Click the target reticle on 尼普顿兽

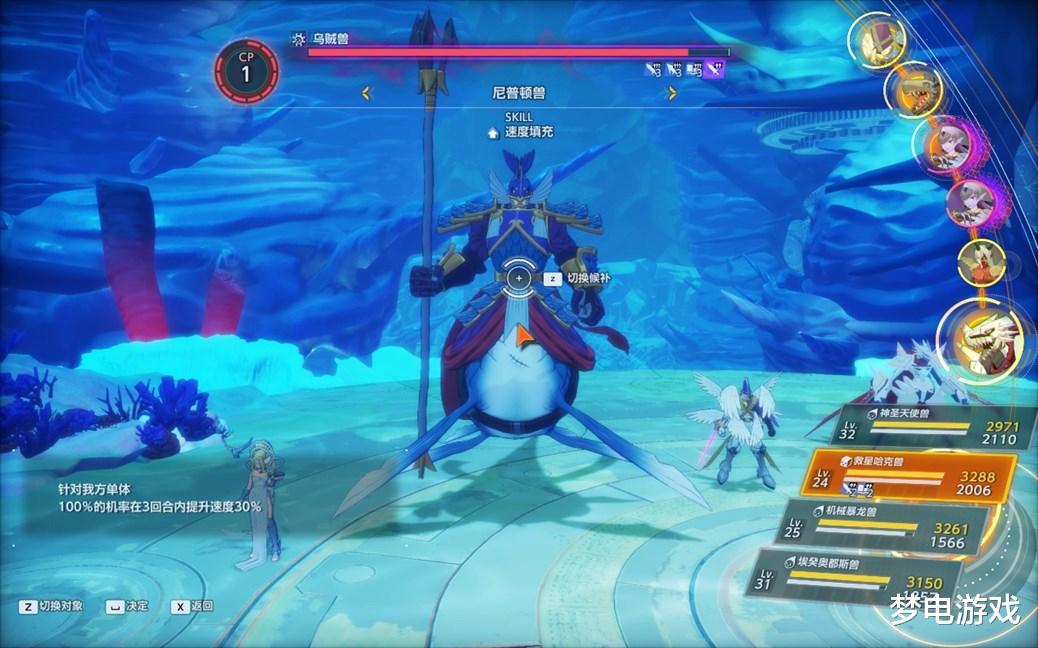coord(519,277)
